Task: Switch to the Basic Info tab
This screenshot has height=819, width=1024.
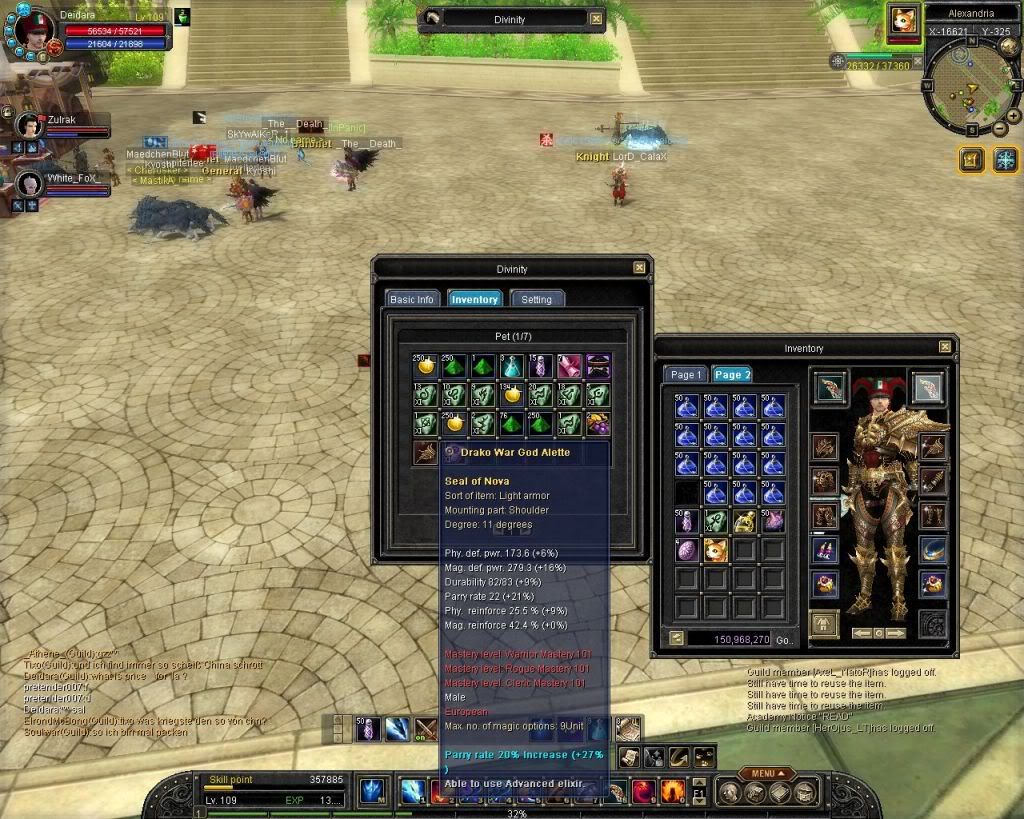Action: point(411,299)
